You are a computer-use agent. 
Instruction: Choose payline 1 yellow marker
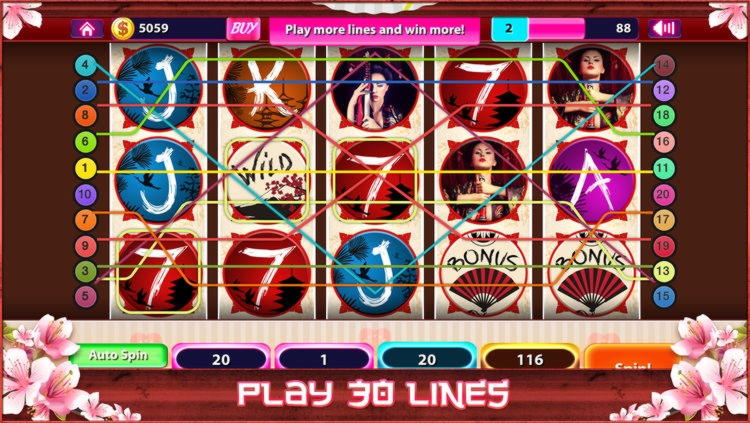pos(87,168)
